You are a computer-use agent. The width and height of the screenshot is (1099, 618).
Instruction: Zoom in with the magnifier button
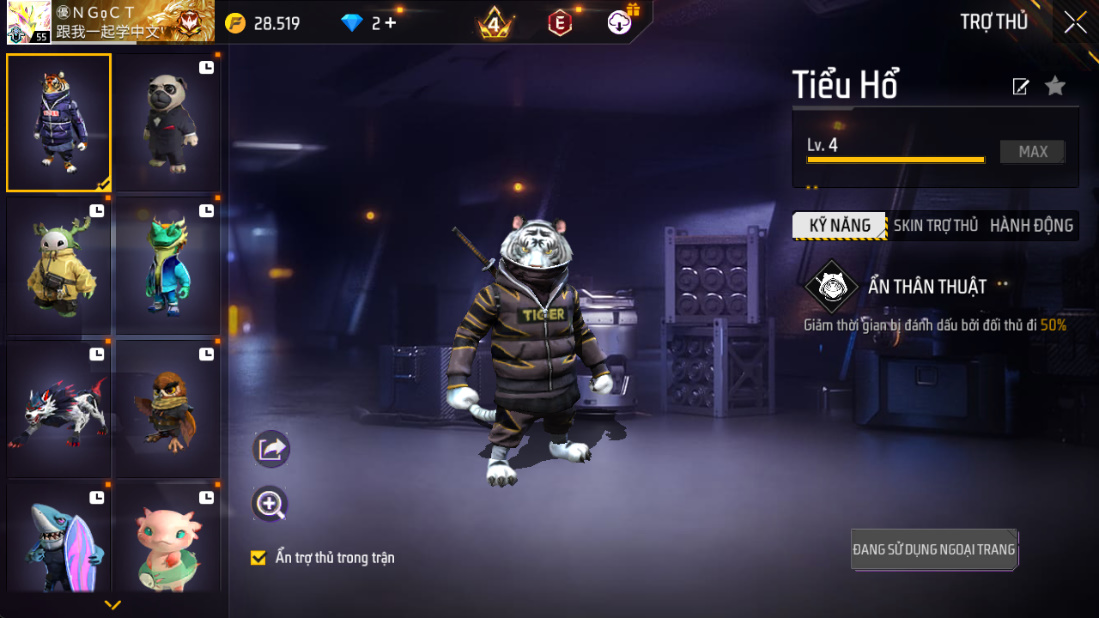tap(271, 504)
